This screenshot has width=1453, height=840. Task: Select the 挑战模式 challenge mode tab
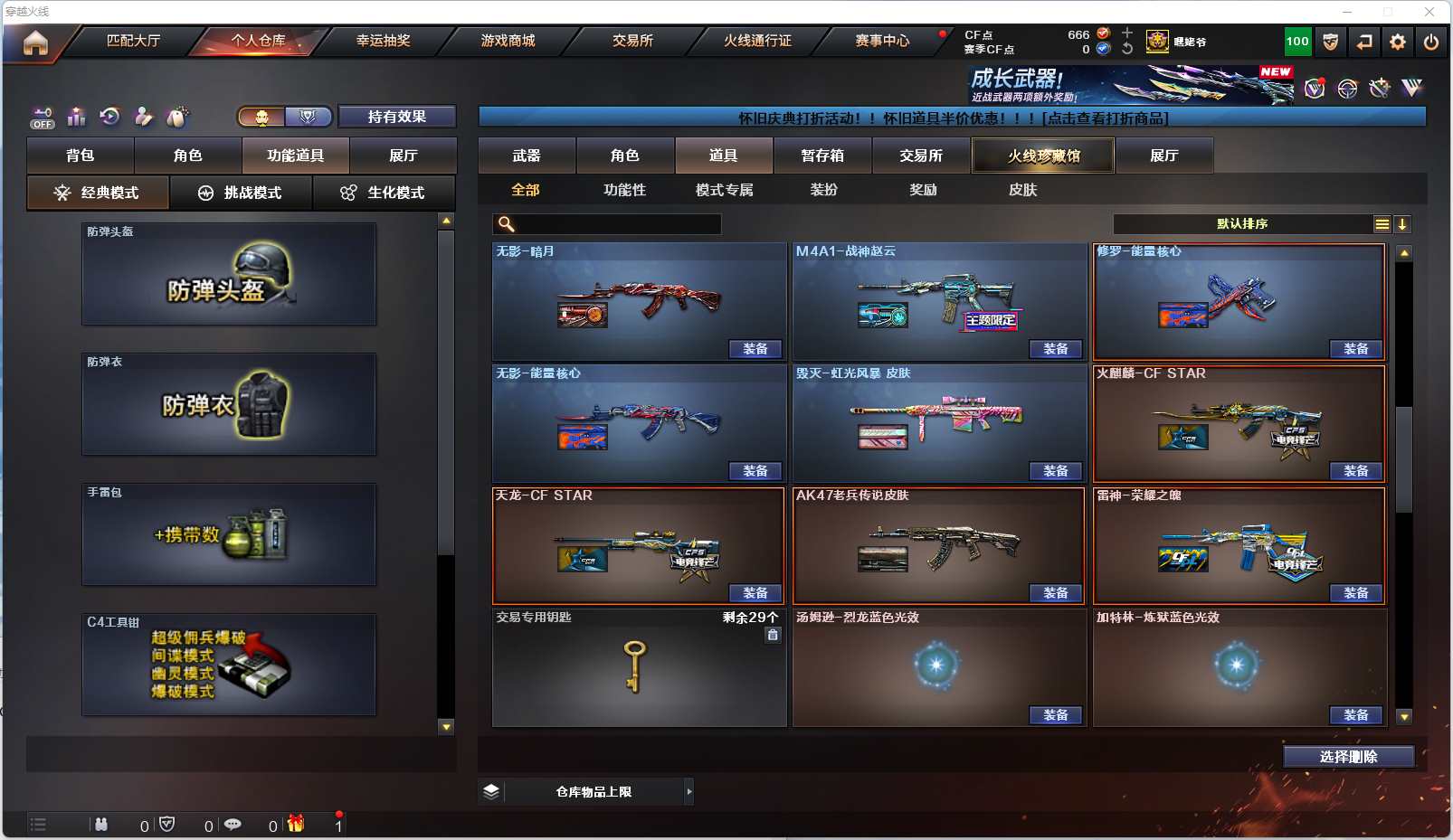(241, 193)
